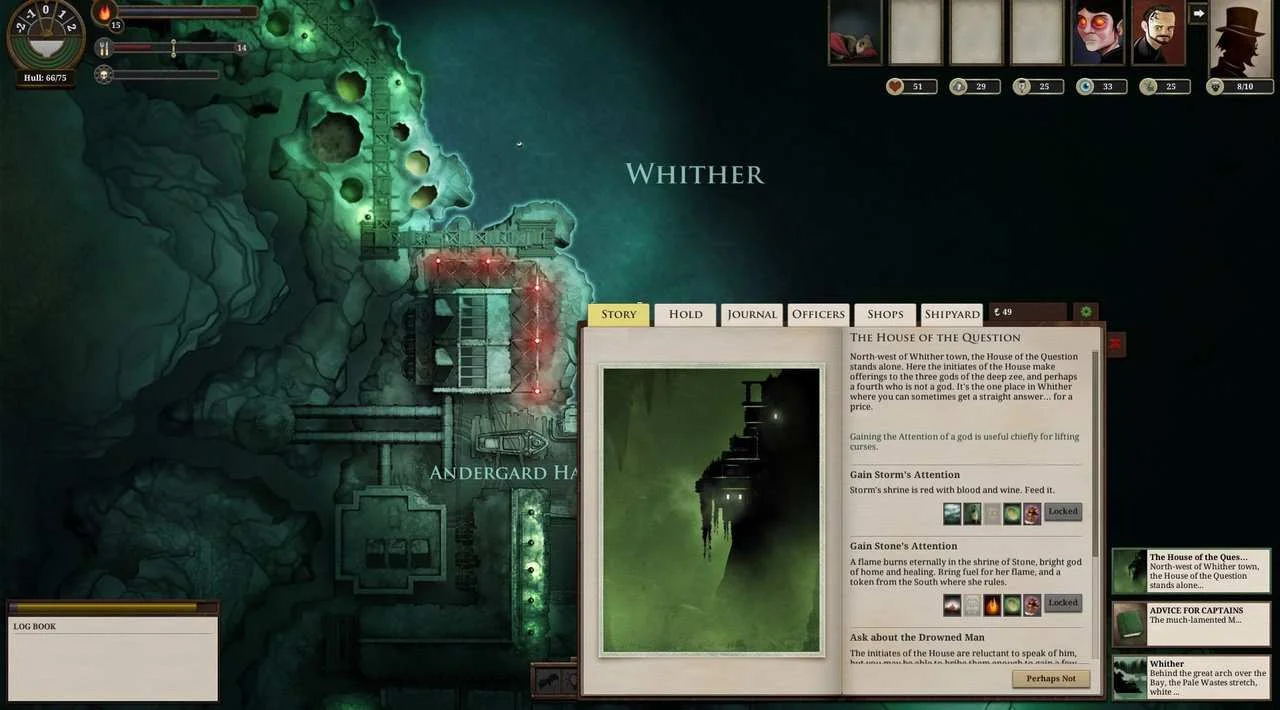Screen dimensions: 1280x710
Task: Open the captain's top-hat silhouette portrait
Action: (x=1240, y=38)
